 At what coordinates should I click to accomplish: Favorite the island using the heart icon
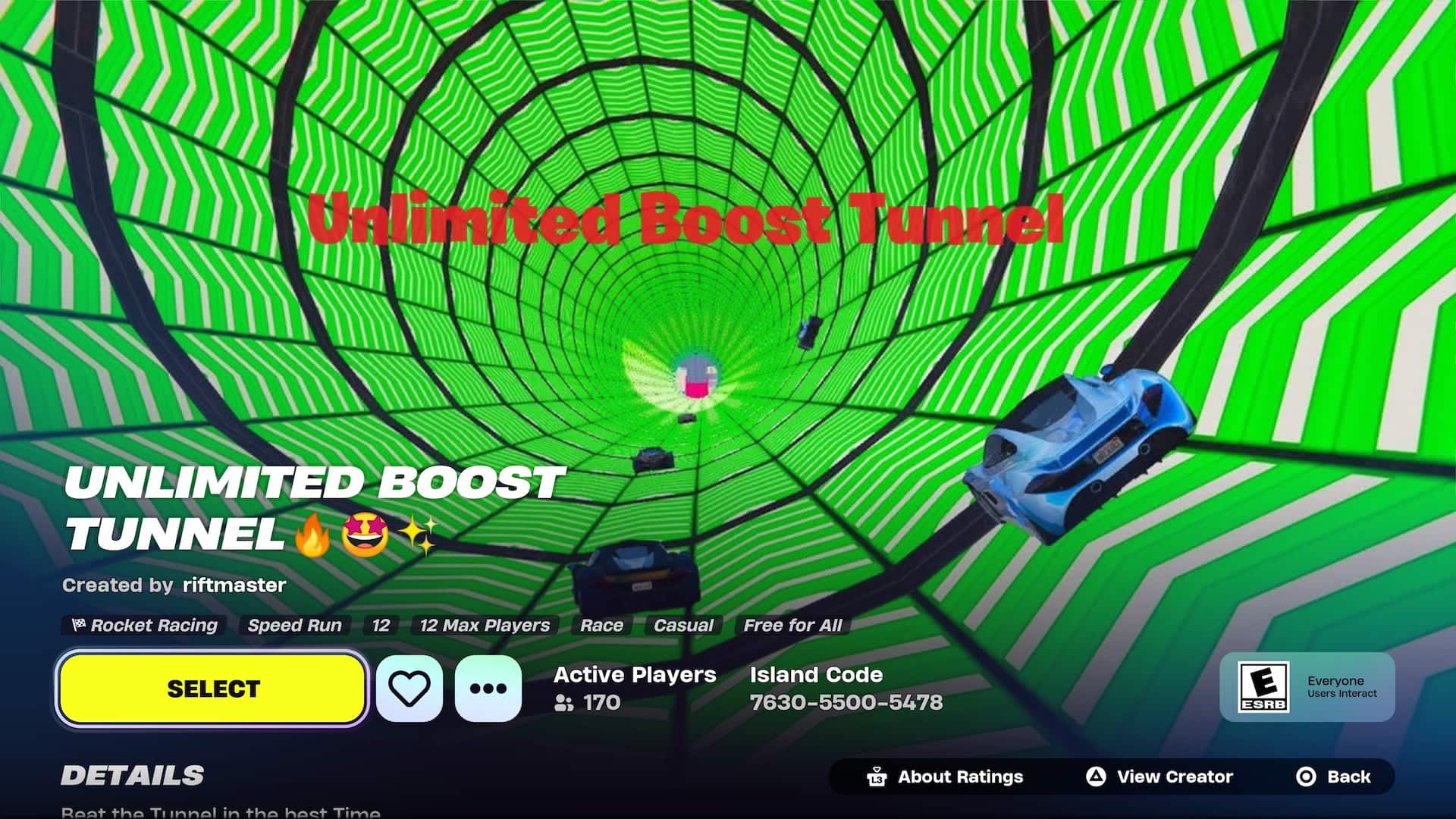[x=409, y=688]
